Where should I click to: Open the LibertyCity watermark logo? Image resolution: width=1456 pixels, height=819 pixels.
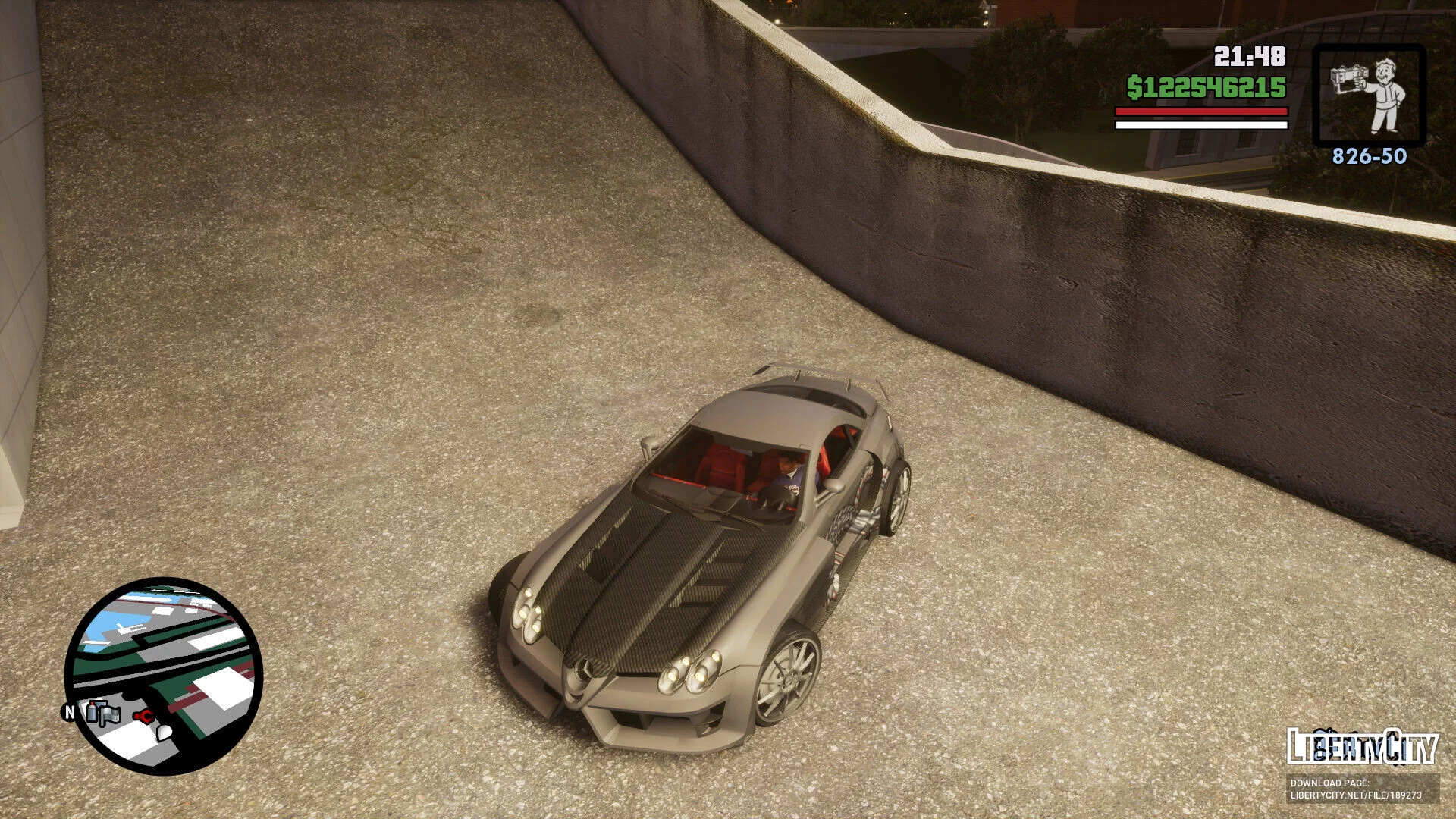[x=1362, y=745]
